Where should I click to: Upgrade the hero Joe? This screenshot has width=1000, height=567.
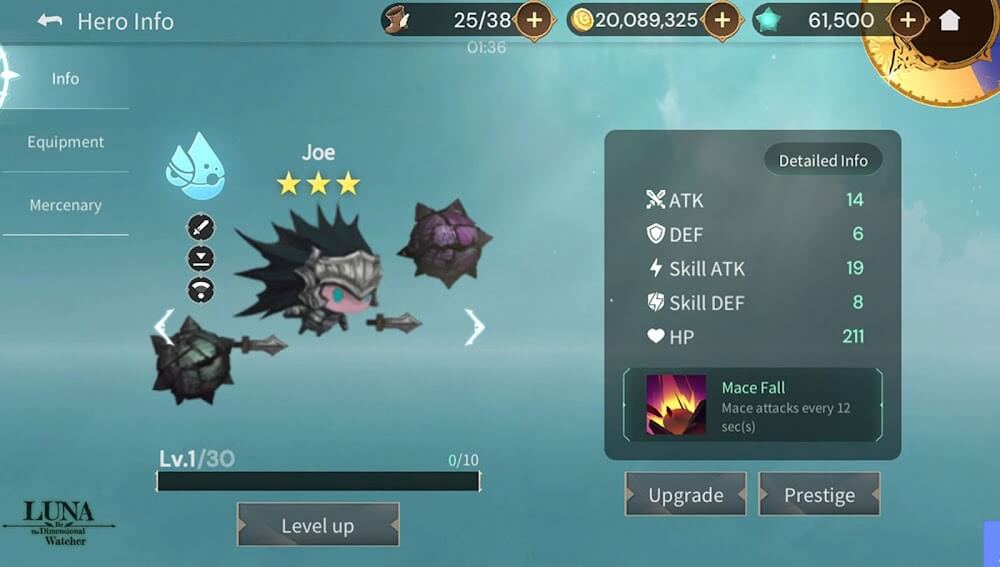(685, 495)
